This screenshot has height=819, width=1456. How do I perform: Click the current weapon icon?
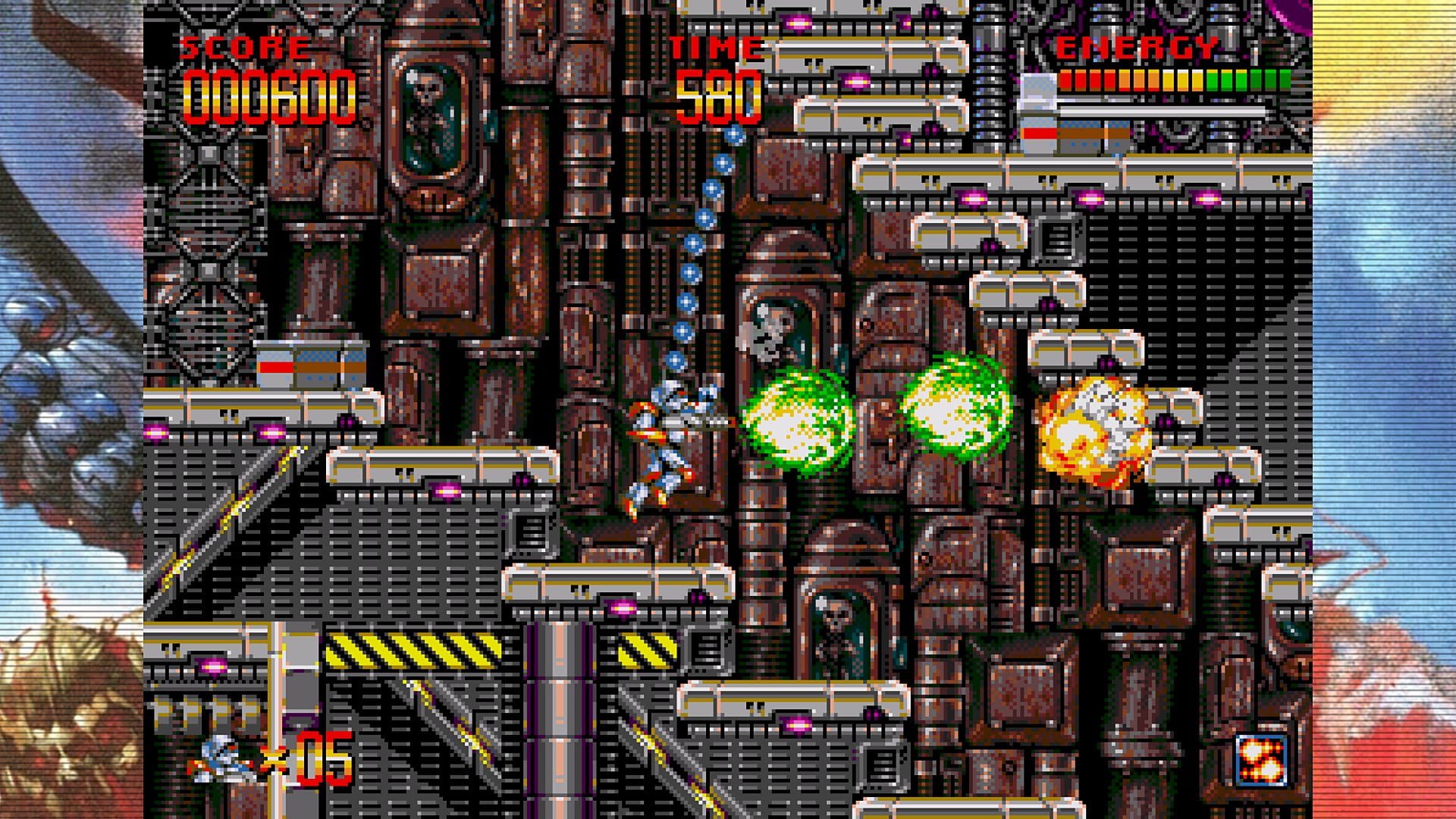pyautogui.click(x=1260, y=759)
